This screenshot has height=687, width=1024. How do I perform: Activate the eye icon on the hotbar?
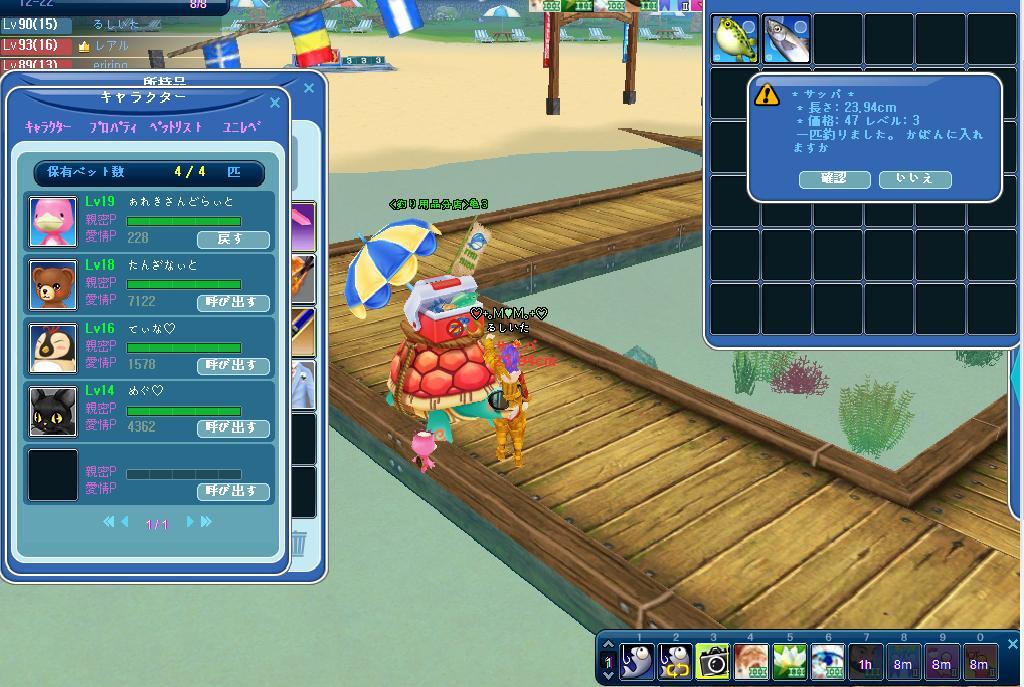click(x=827, y=661)
